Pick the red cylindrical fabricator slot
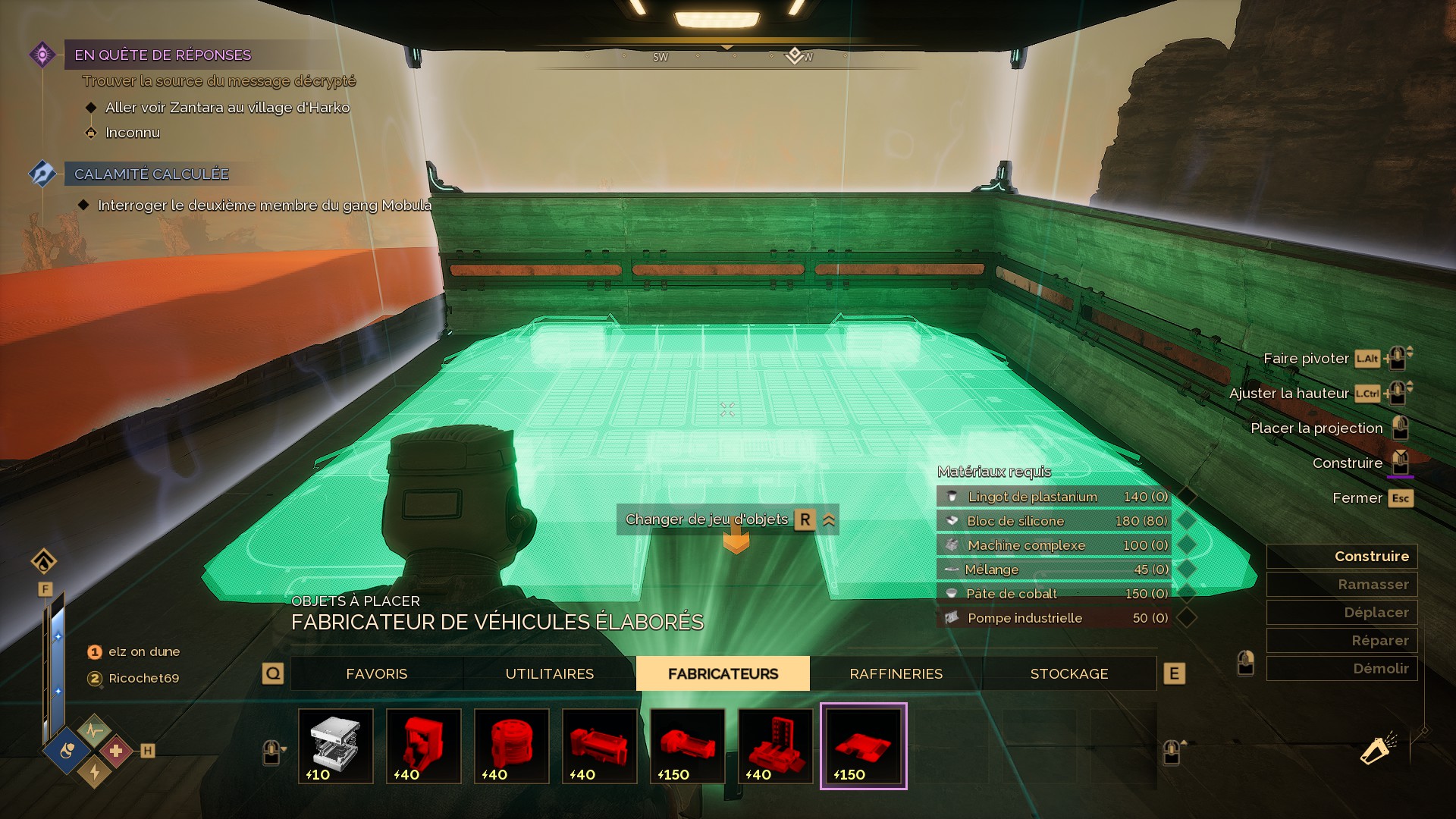Screen dimensions: 1456x819 point(512,745)
